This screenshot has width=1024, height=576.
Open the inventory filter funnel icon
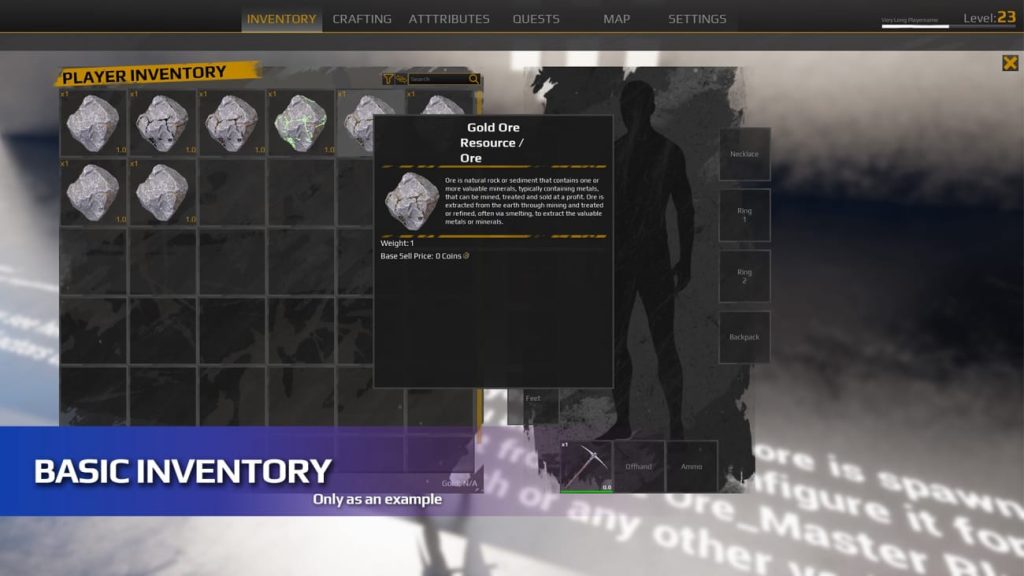[388, 79]
